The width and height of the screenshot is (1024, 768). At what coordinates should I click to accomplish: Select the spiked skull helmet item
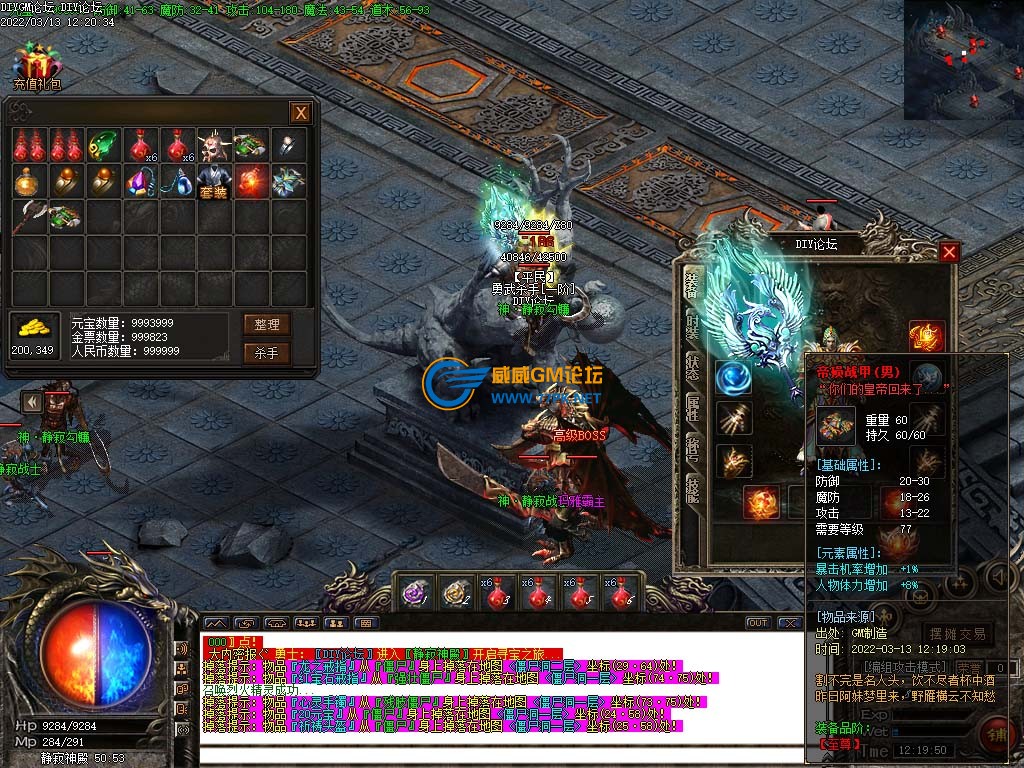point(212,146)
